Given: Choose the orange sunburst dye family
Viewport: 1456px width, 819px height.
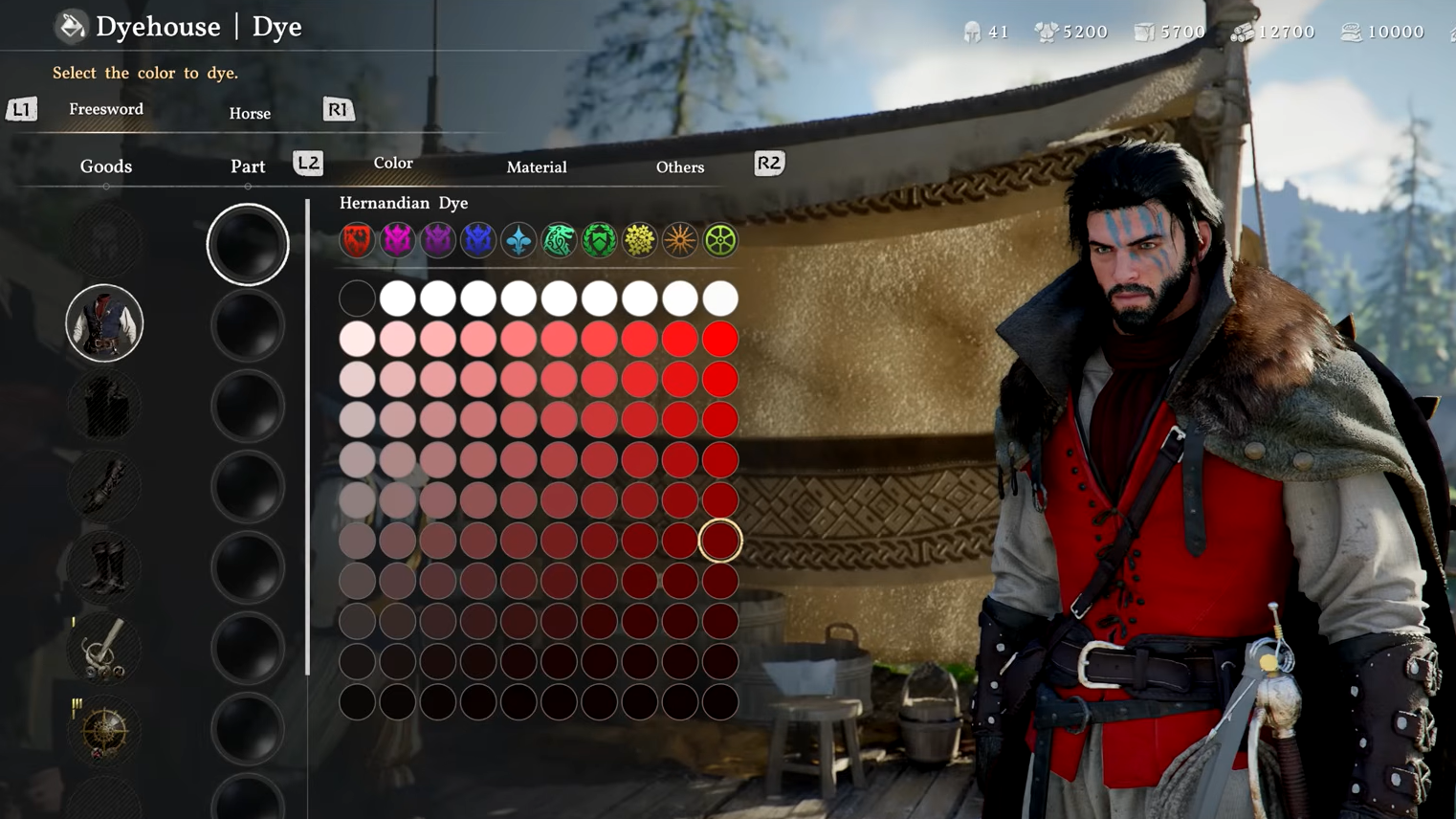Looking at the screenshot, I should [x=680, y=240].
